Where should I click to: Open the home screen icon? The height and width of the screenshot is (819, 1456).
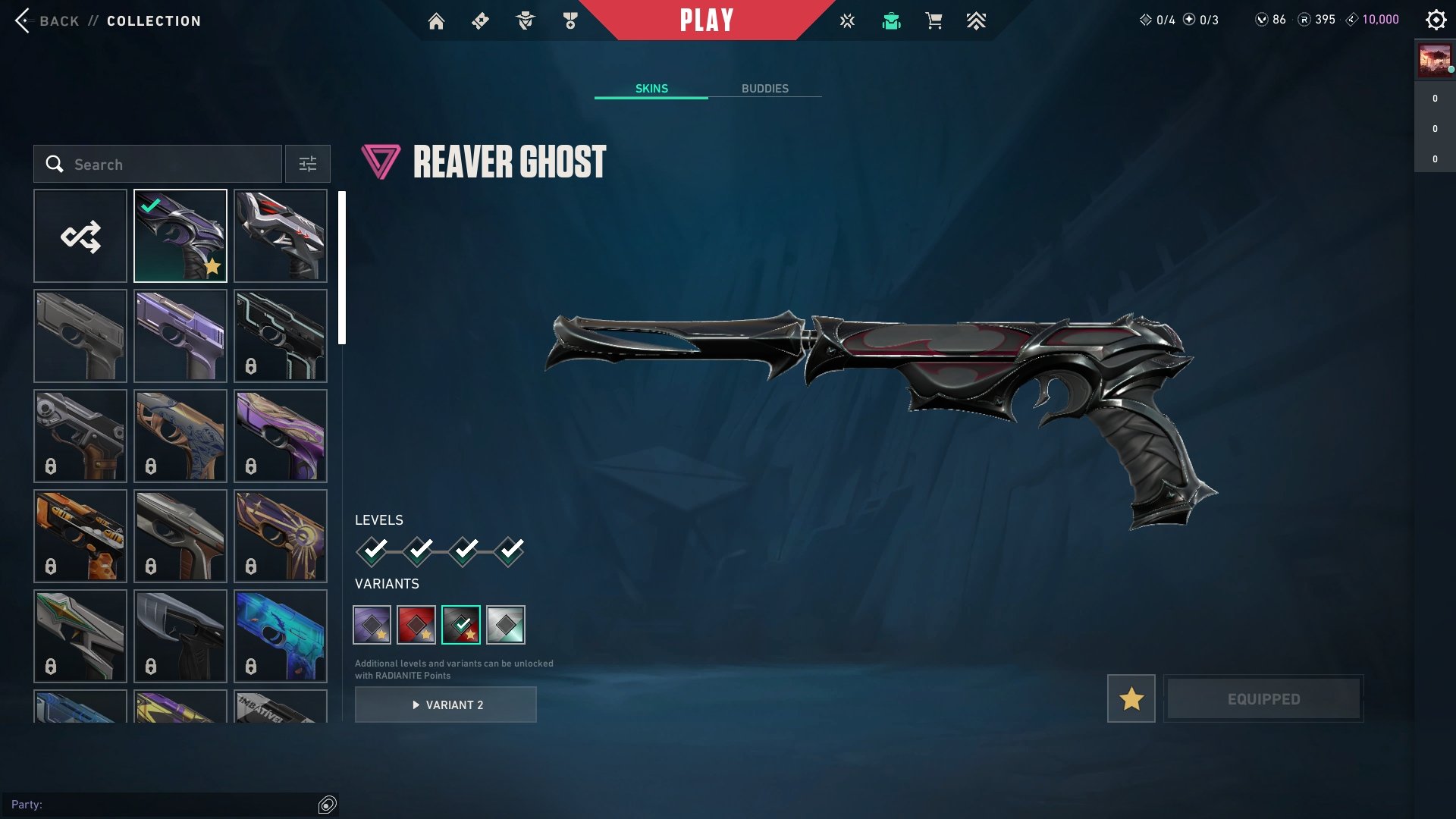coord(436,21)
